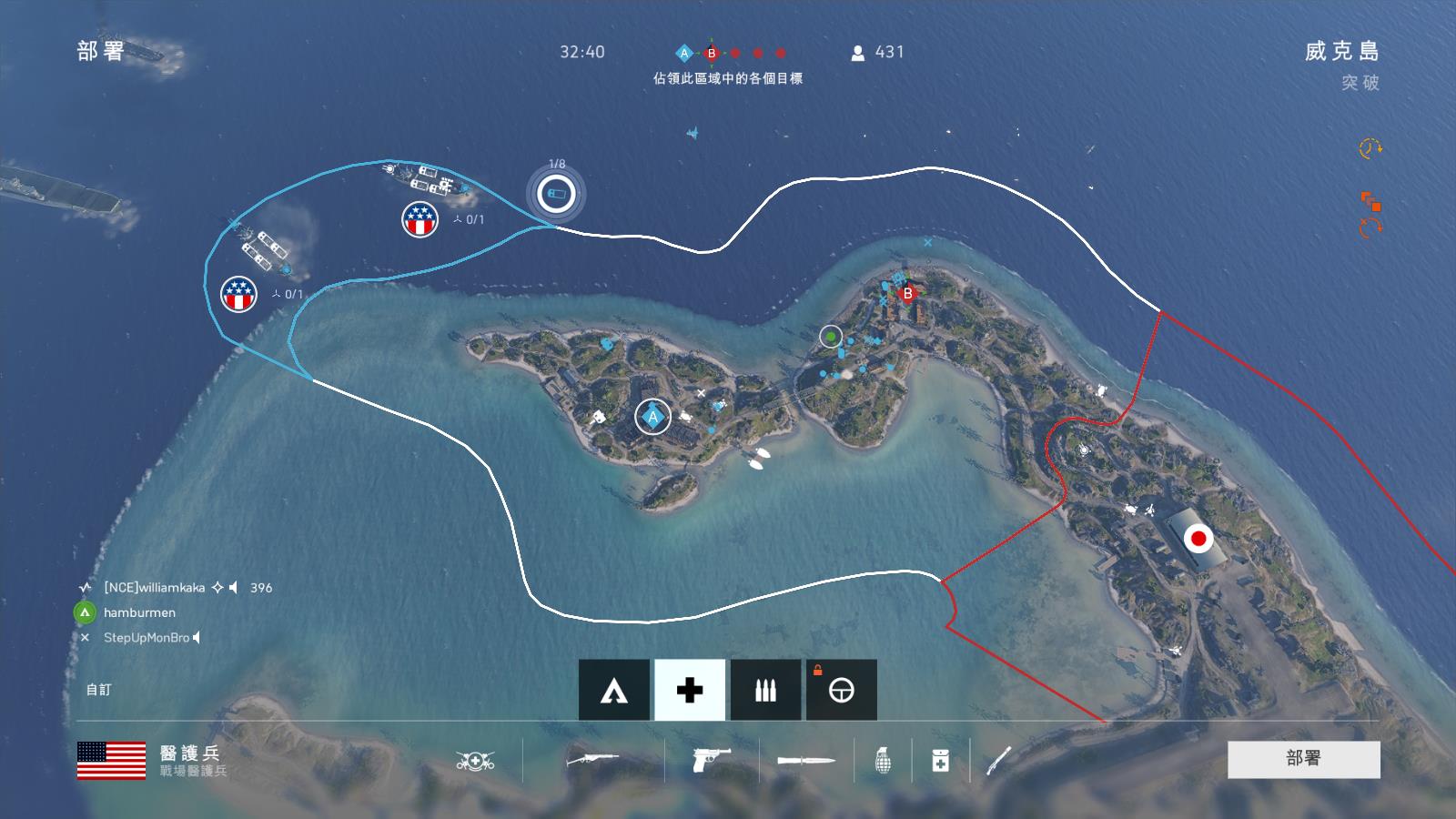Viewport: 1456px width, 819px height.
Task: Open 自訂 customization
Action: (x=98, y=690)
